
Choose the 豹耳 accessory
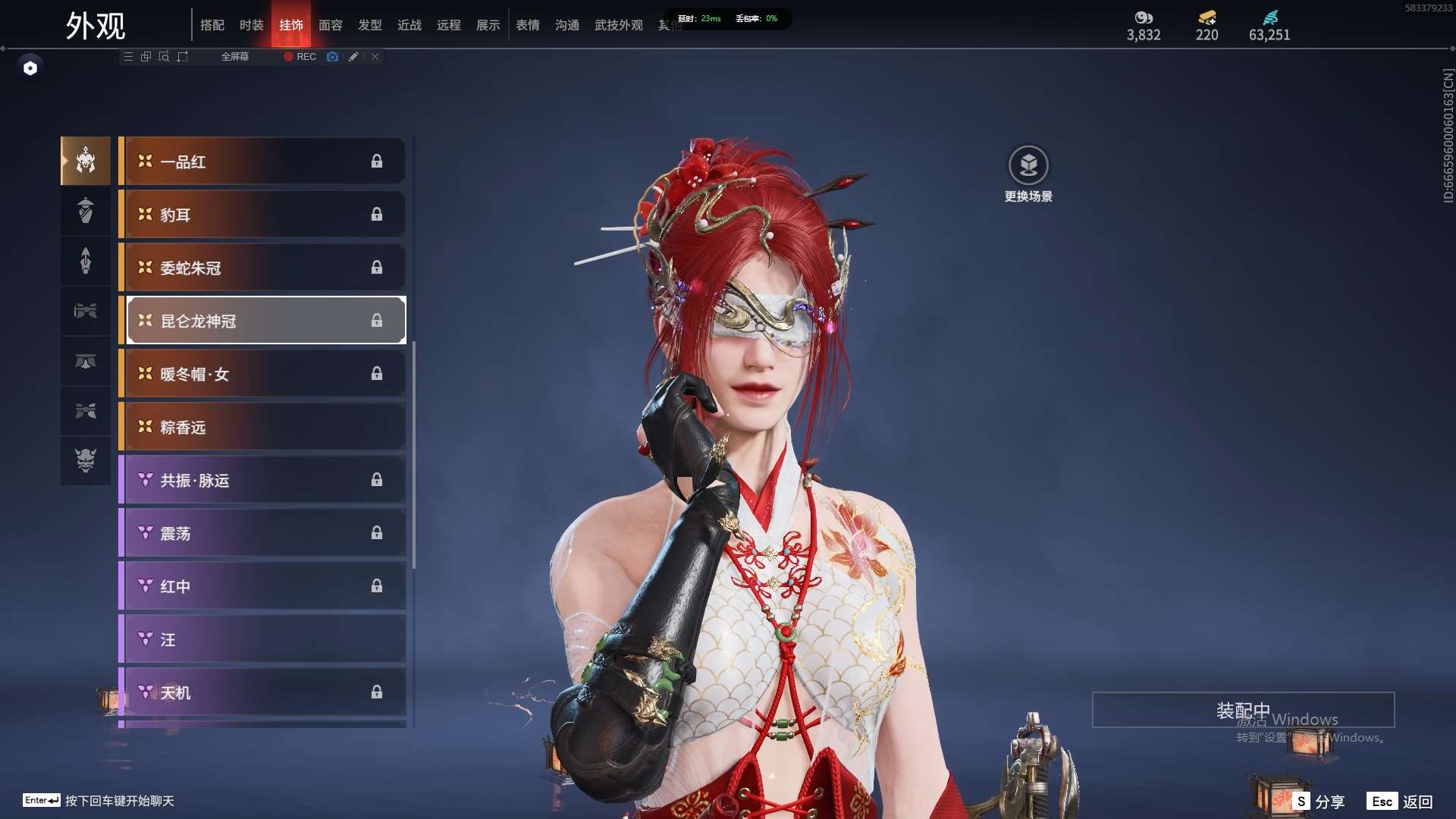pyautogui.click(x=262, y=215)
